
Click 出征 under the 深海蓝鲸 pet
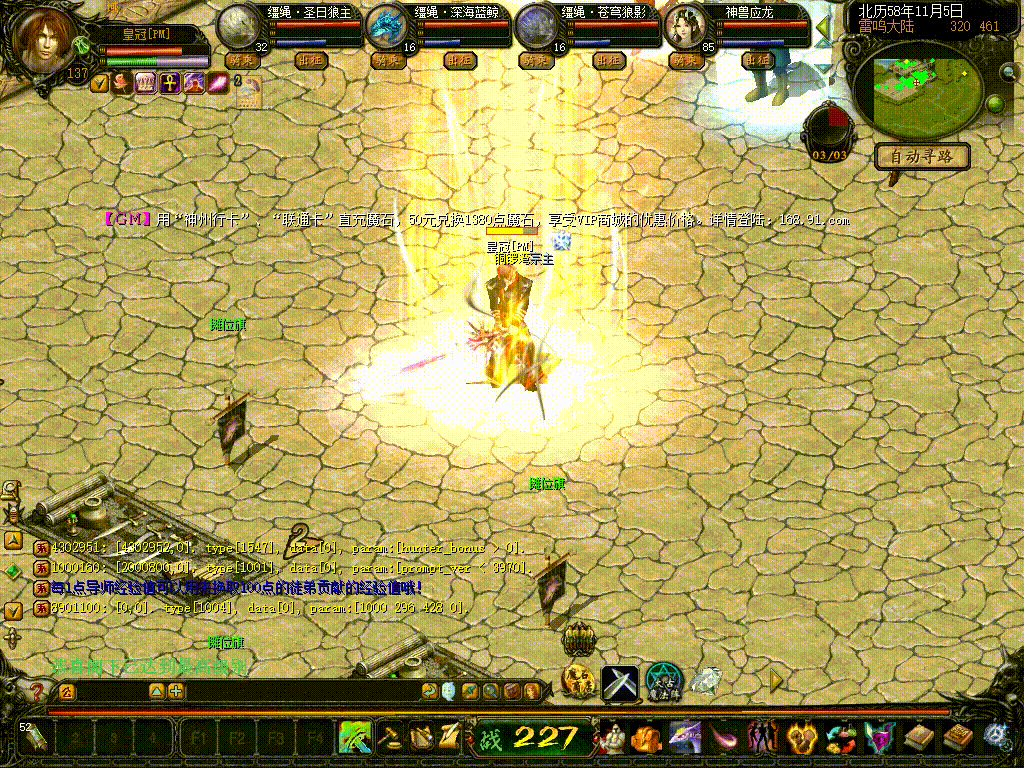[x=459, y=60]
